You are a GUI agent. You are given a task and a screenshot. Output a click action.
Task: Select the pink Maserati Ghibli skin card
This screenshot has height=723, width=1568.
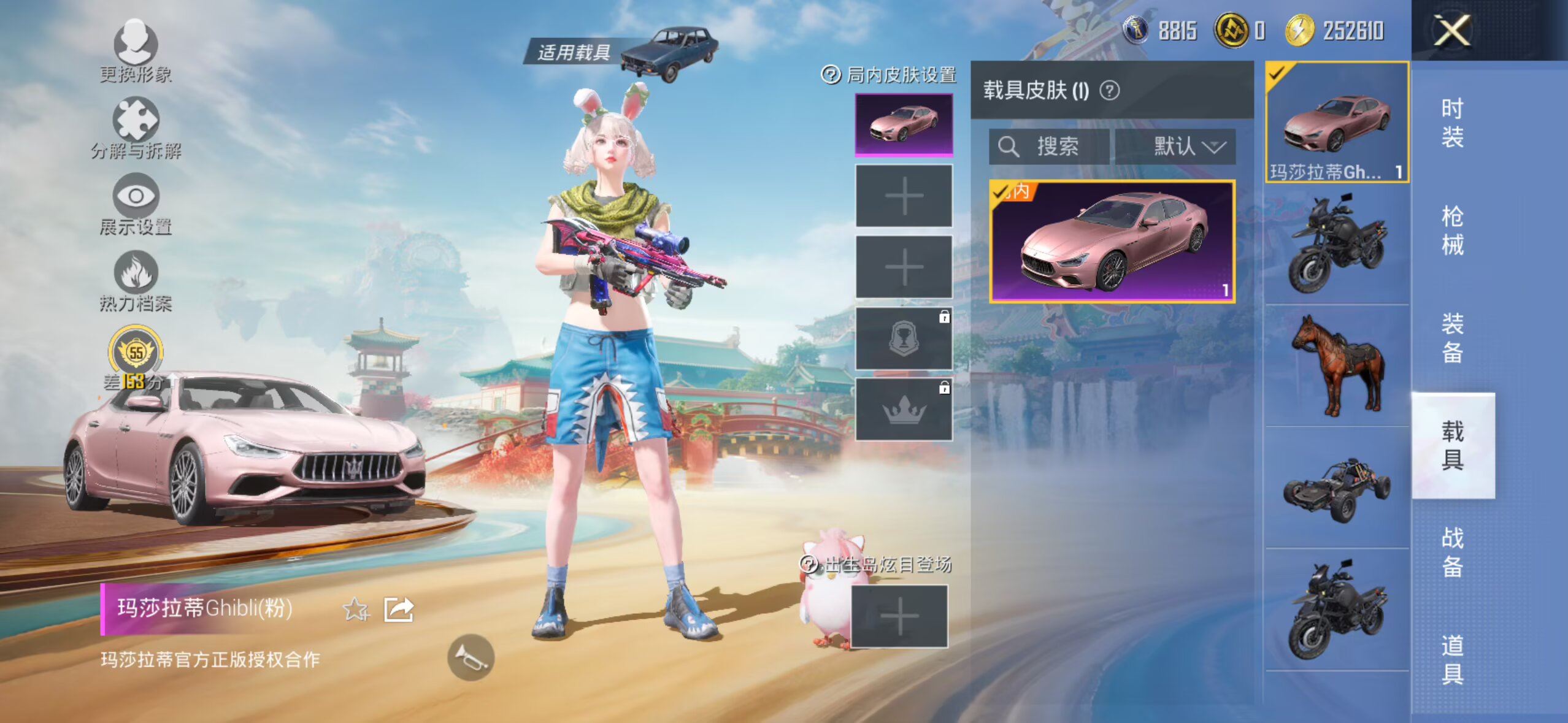pyautogui.click(x=1112, y=242)
